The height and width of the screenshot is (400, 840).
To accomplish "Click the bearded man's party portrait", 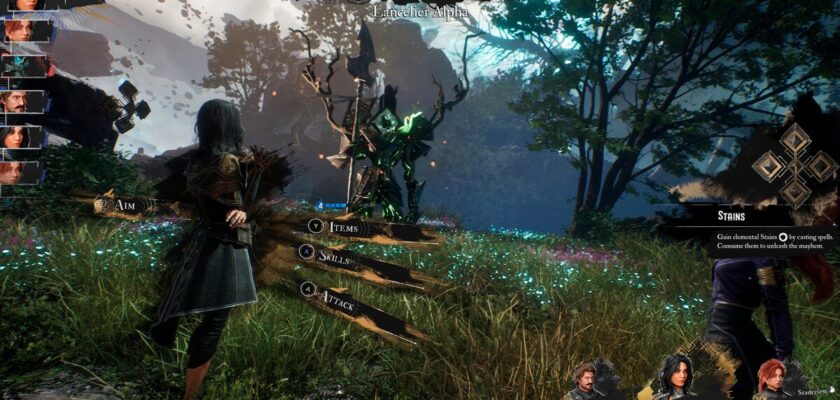I will click(x=586, y=382).
